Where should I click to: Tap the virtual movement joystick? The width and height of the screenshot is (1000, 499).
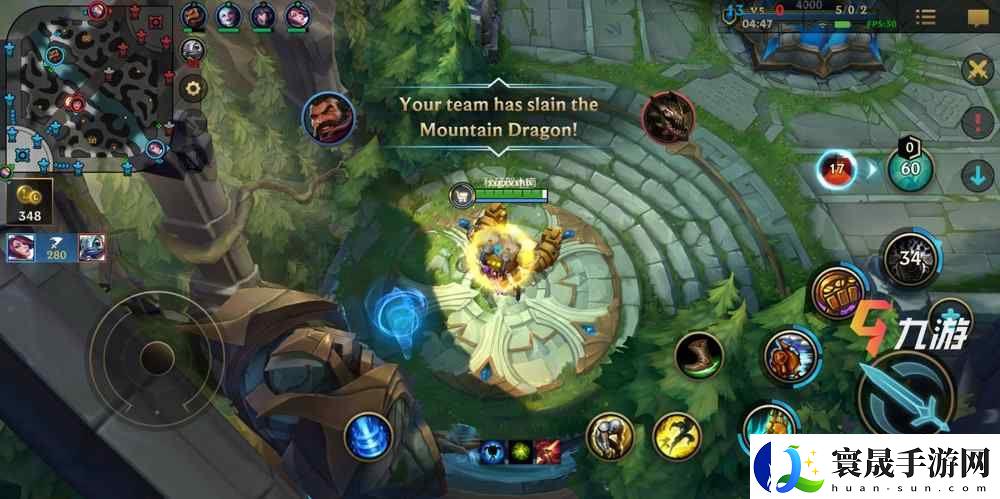153,355
